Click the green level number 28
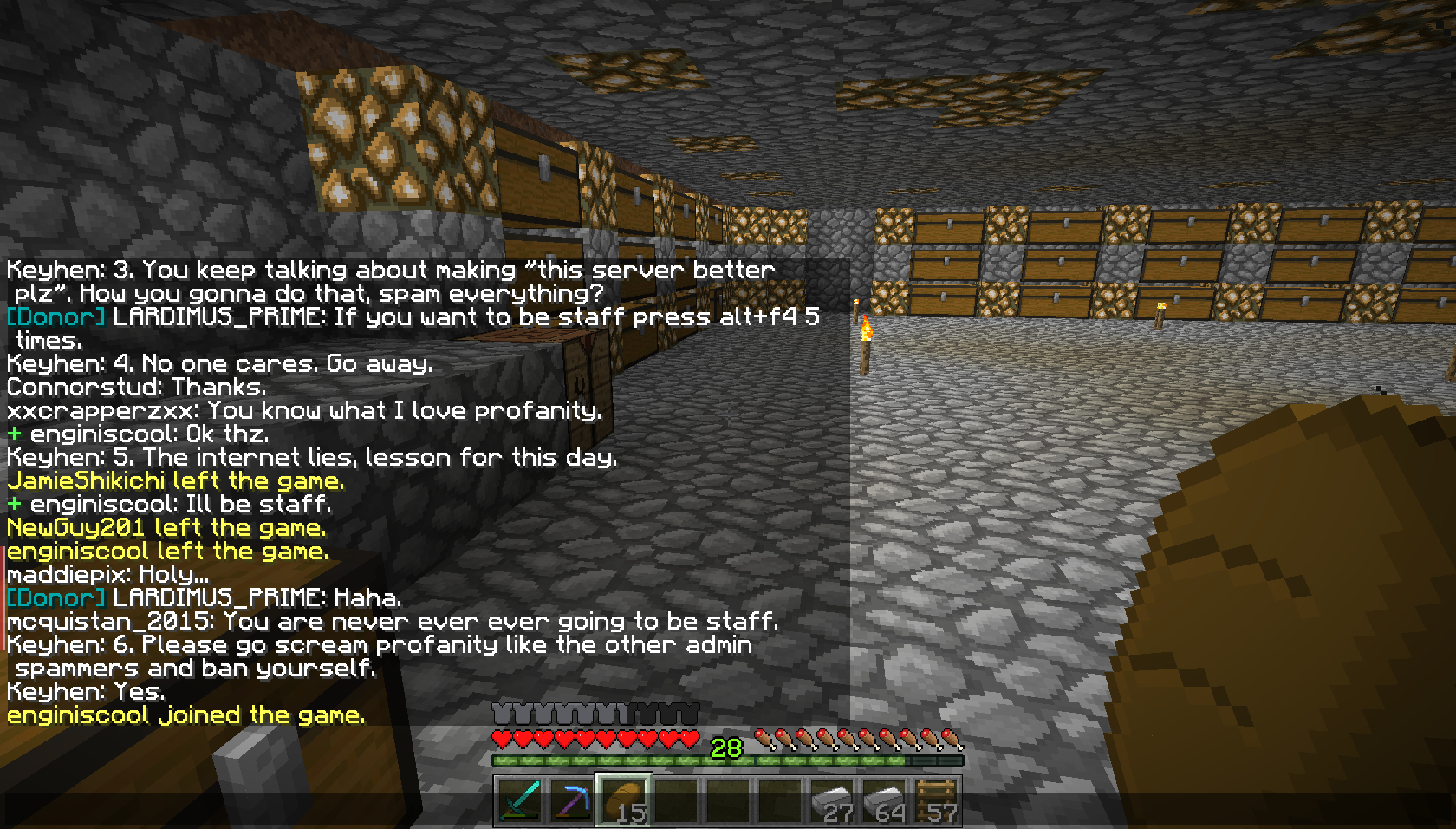 725,747
